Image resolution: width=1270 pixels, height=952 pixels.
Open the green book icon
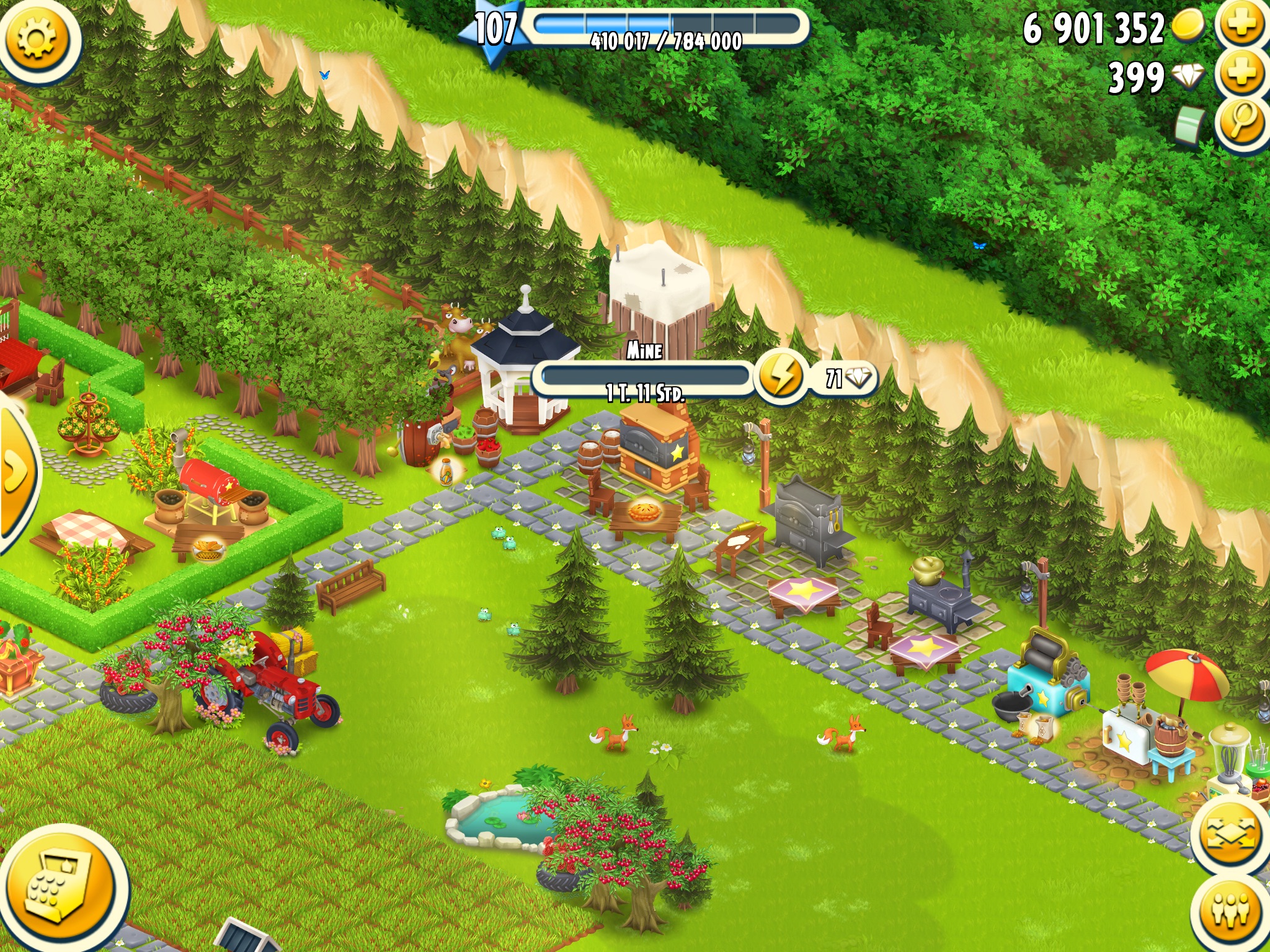point(1191,126)
